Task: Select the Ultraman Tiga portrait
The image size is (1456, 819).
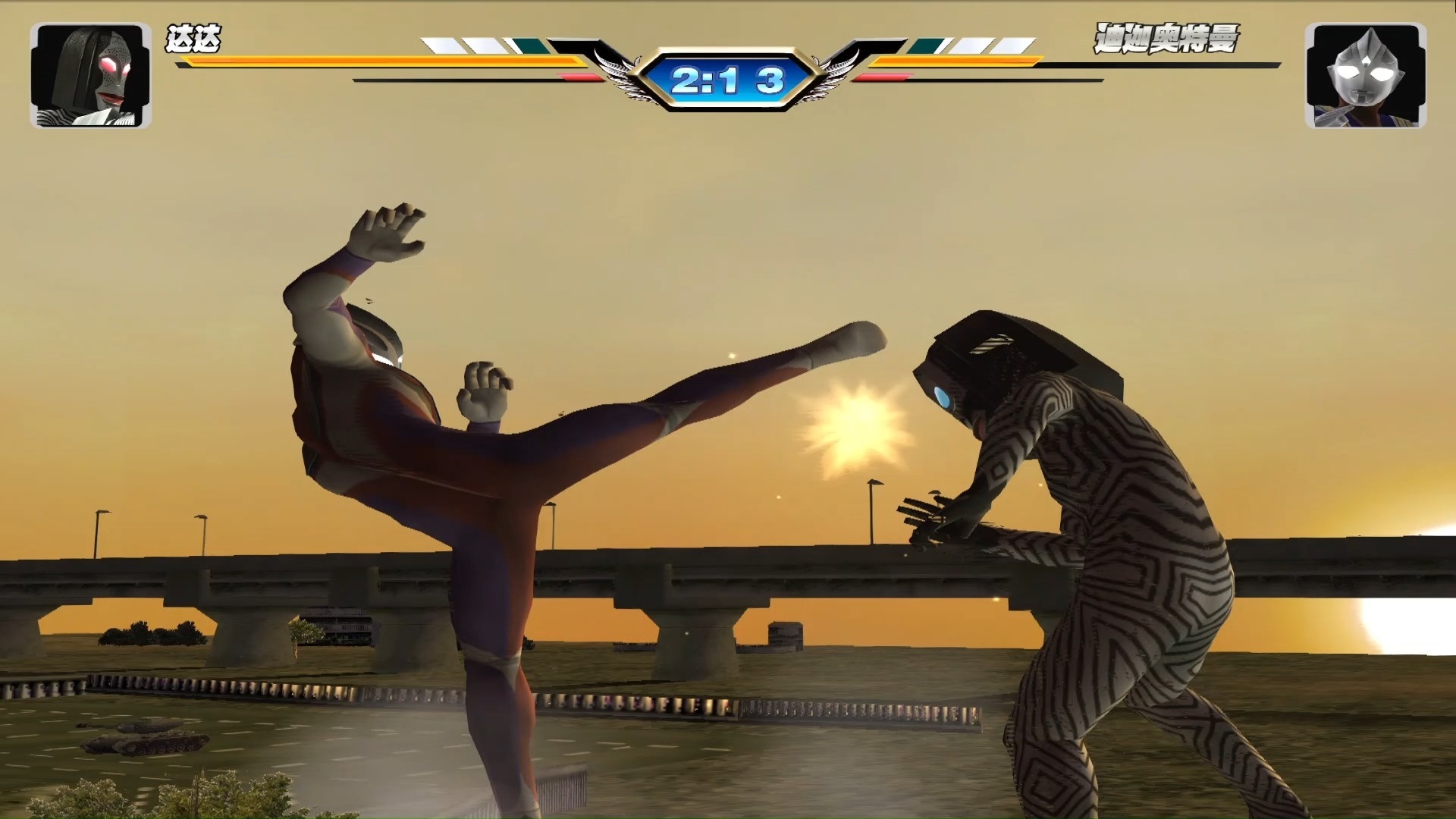Action: click(x=1365, y=75)
